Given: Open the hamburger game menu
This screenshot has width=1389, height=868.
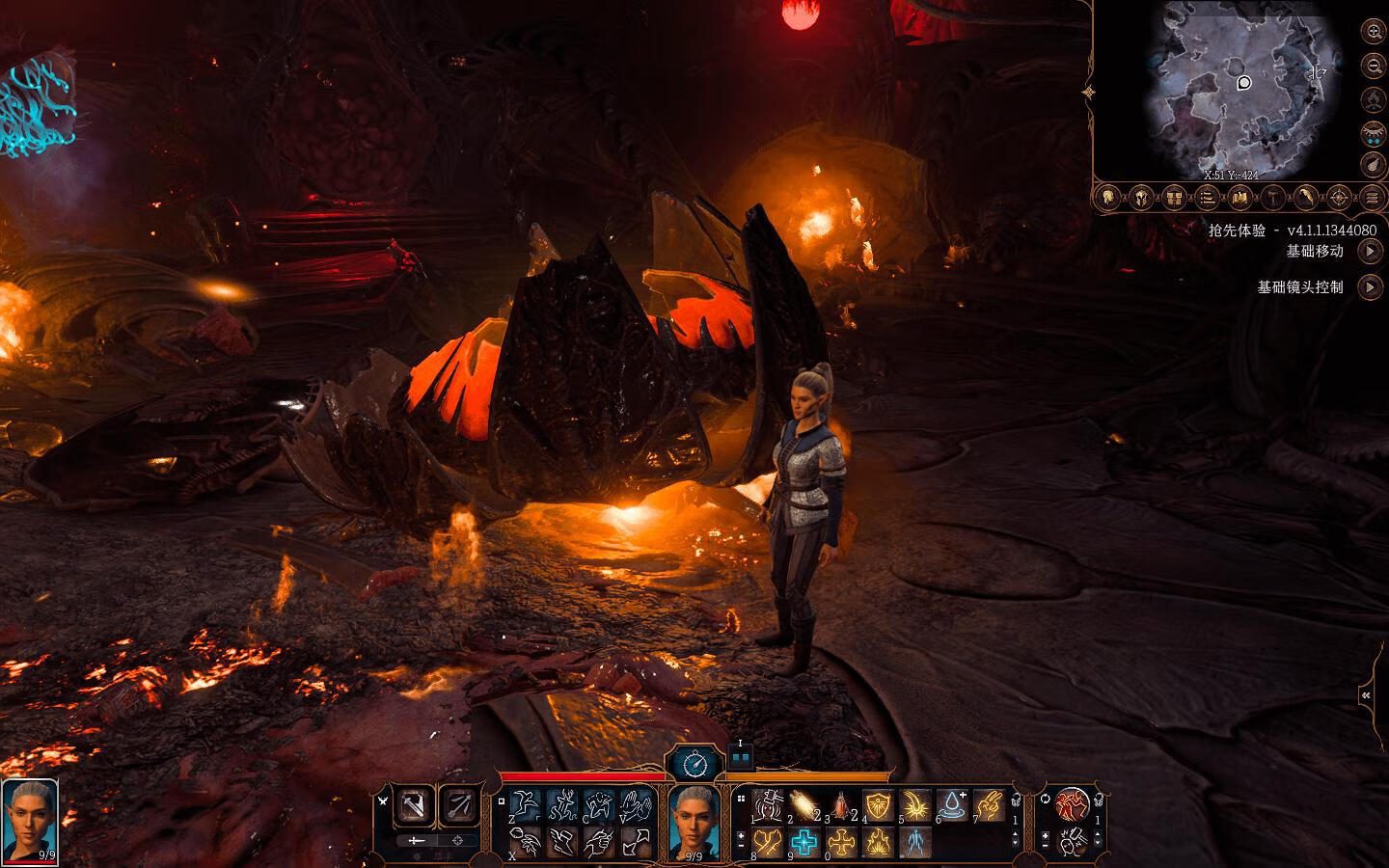Looking at the screenshot, I should [1373, 198].
